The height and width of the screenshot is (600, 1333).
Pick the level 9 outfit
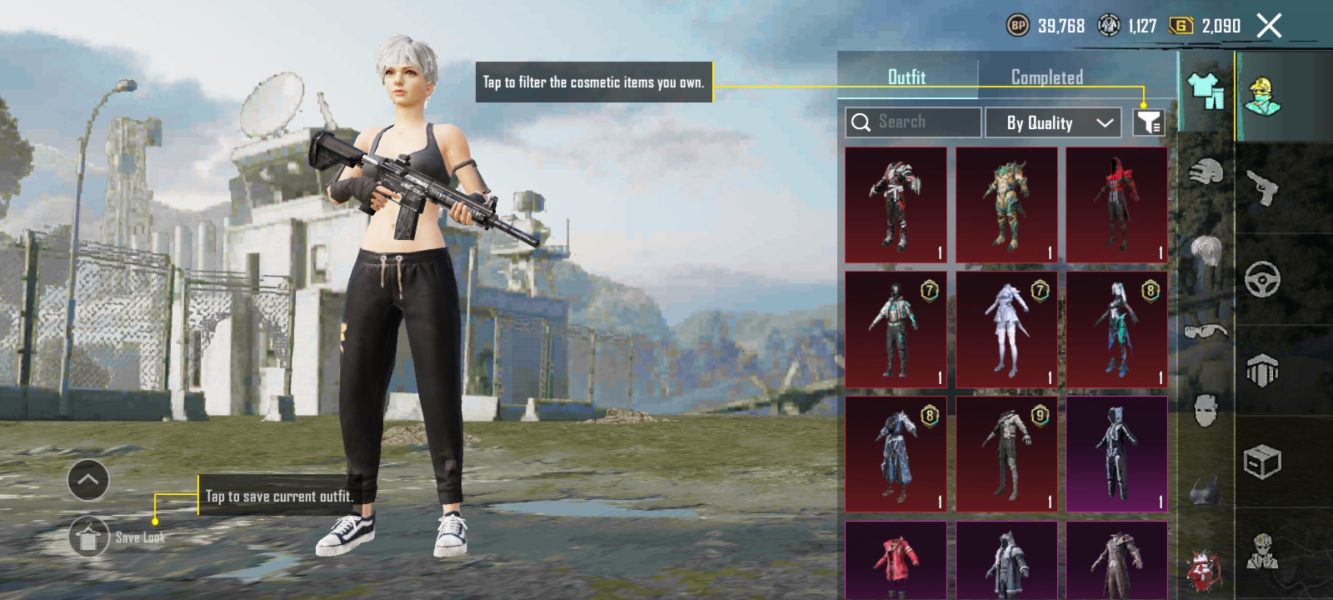coord(1006,454)
